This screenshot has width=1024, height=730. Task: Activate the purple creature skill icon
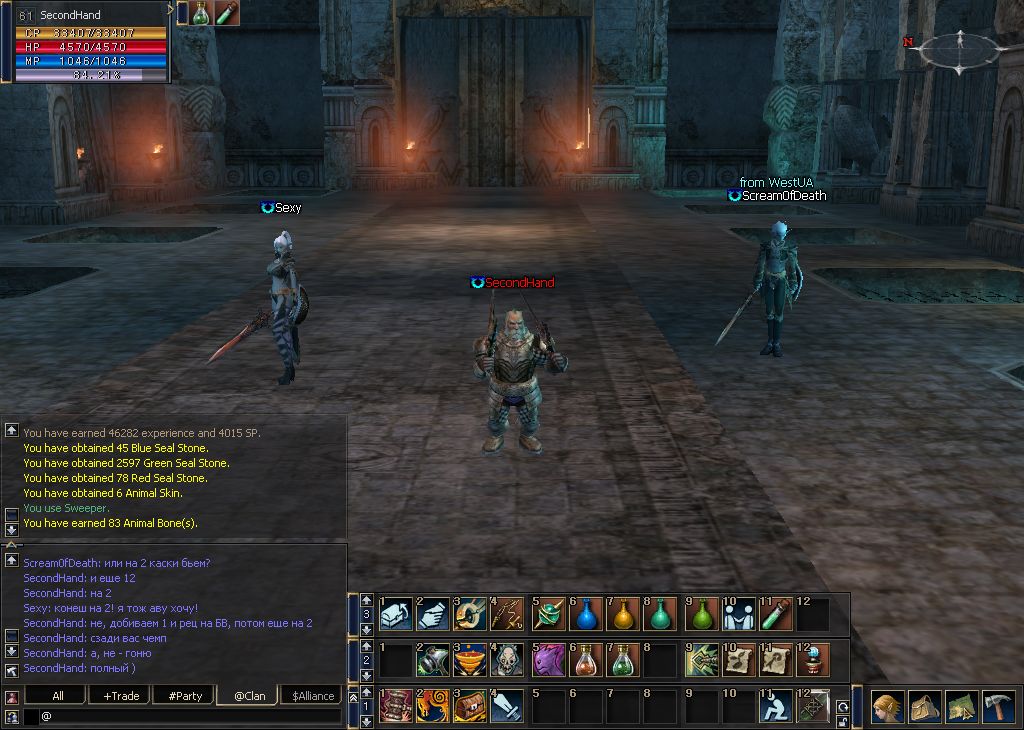[x=548, y=660]
